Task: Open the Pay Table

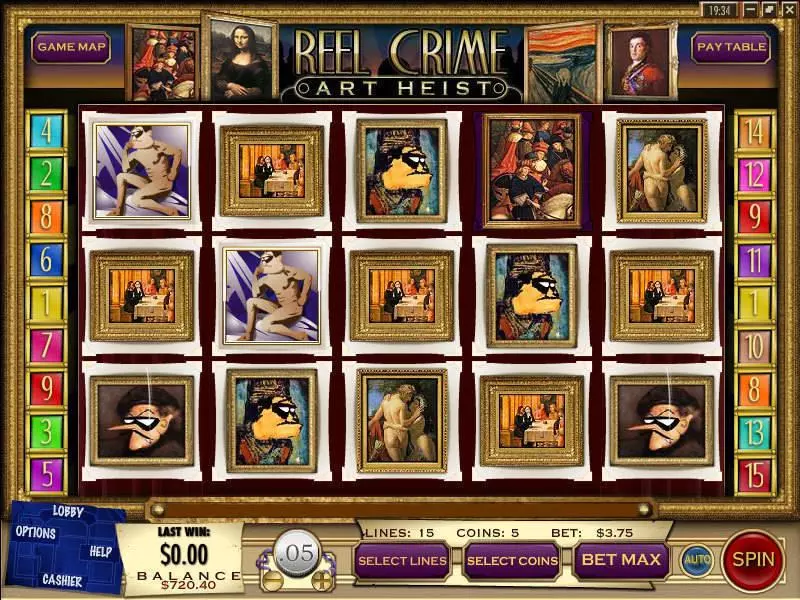Action: point(730,47)
